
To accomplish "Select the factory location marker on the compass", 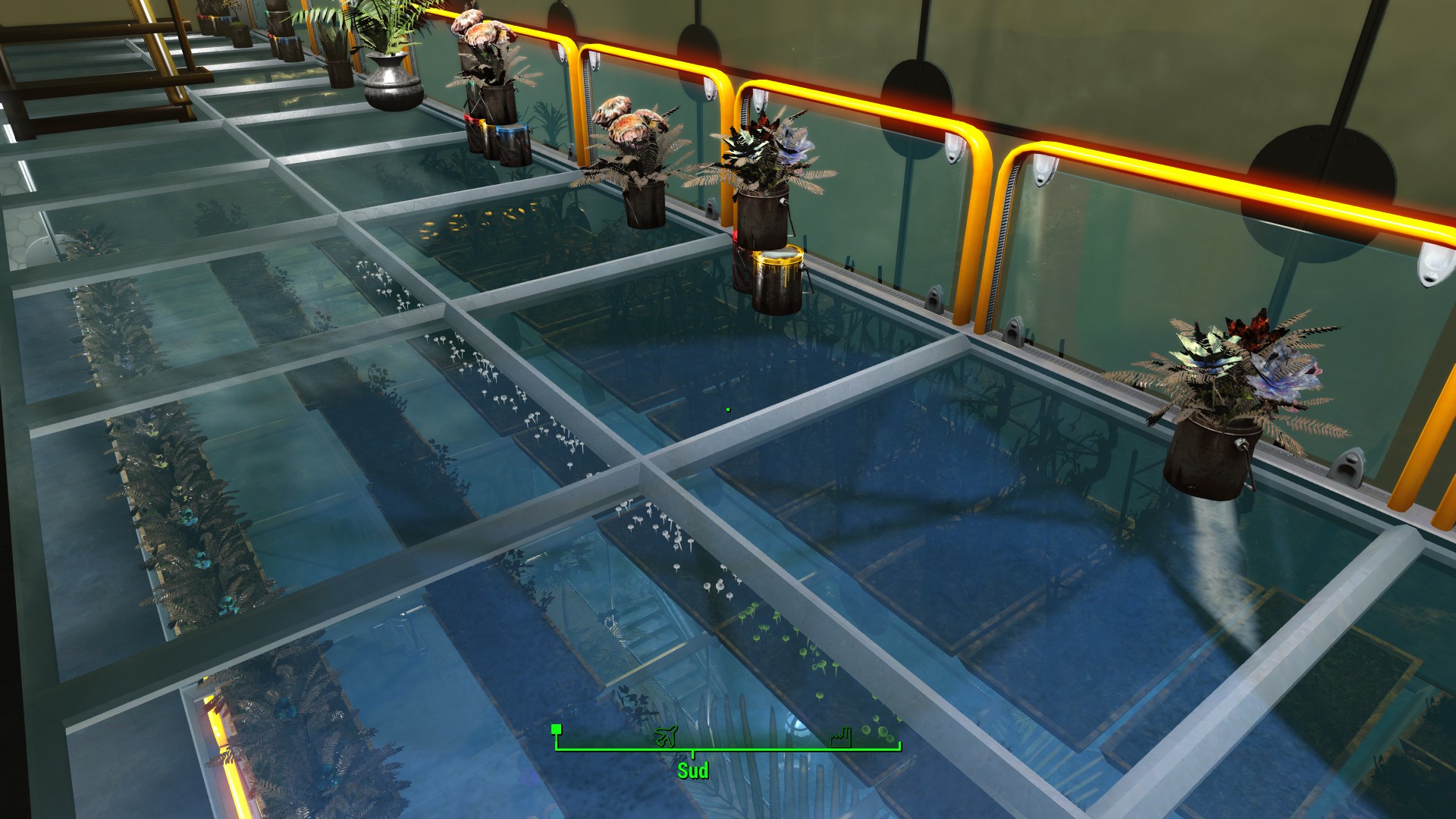I will [x=841, y=736].
